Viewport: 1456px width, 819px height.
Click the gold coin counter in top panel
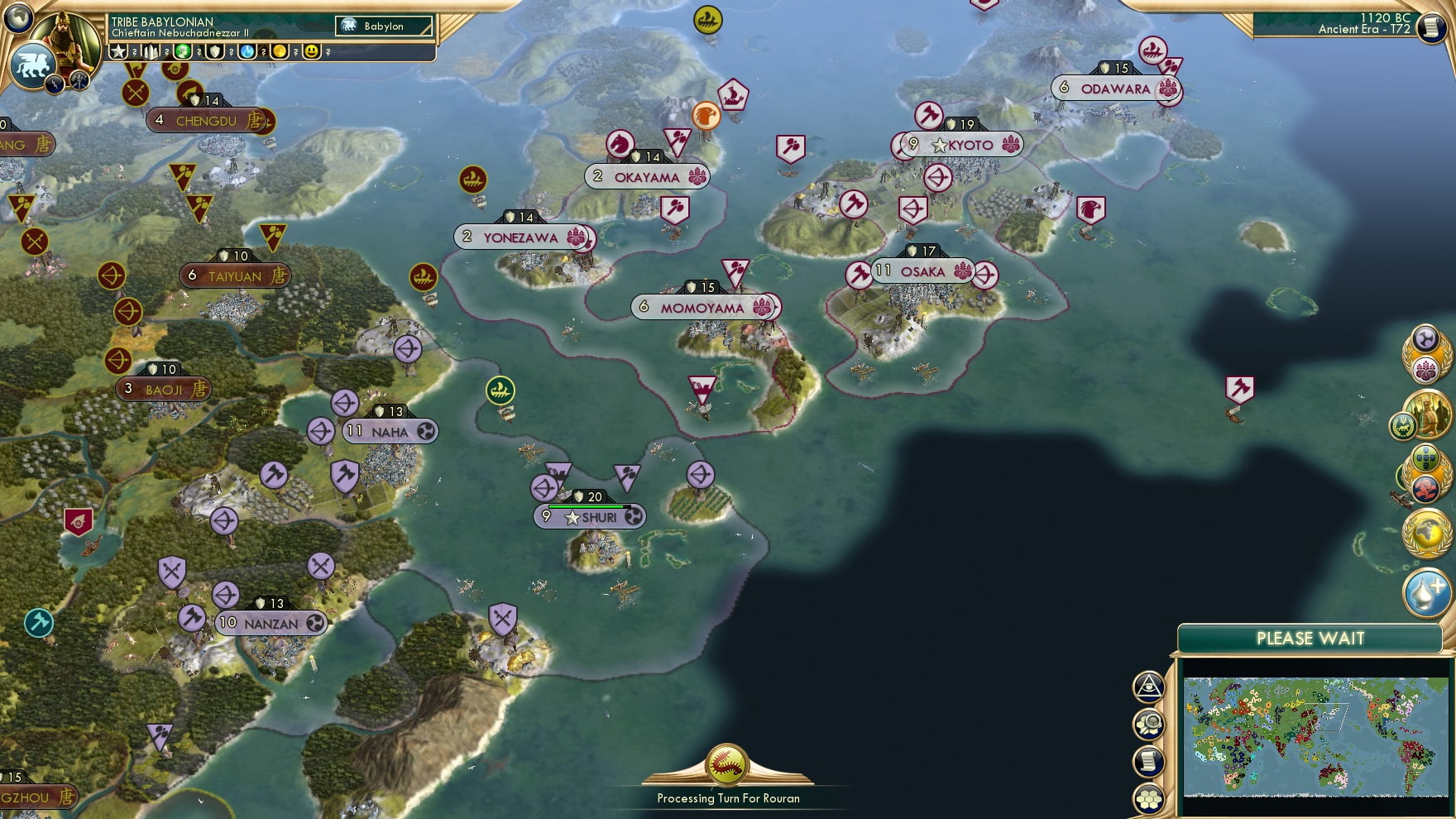[280, 53]
